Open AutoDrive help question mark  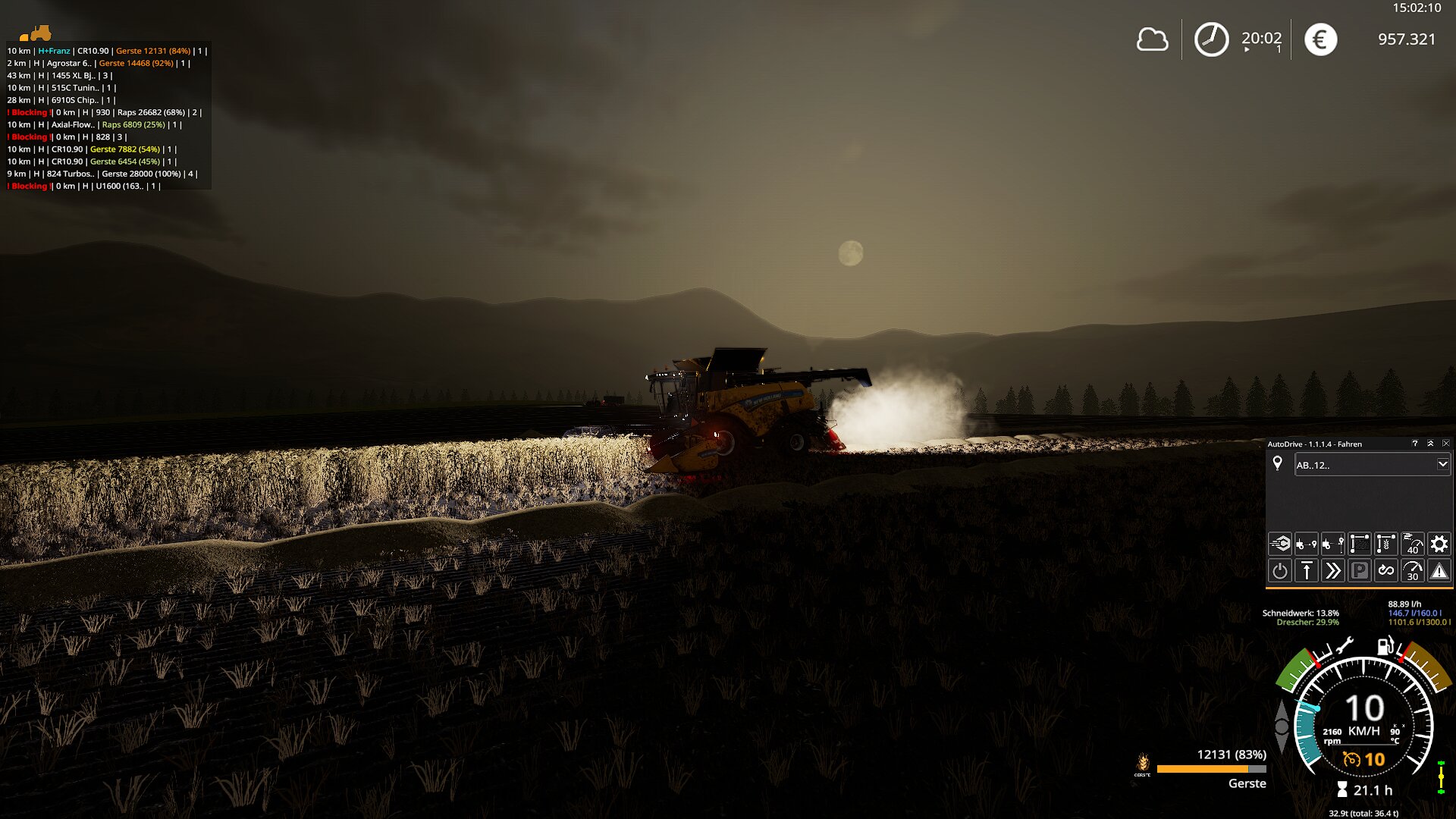1414,444
